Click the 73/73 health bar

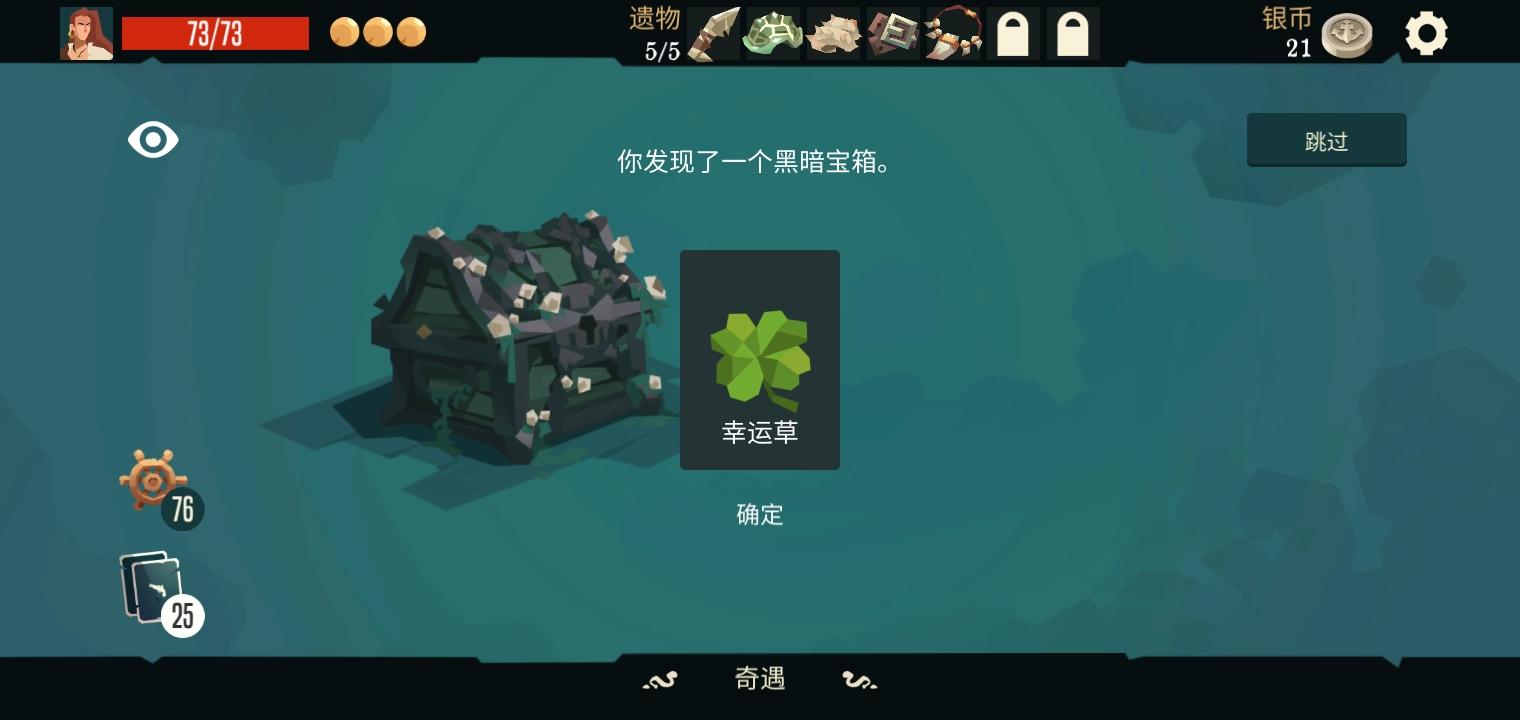click(x=215, y=33)
